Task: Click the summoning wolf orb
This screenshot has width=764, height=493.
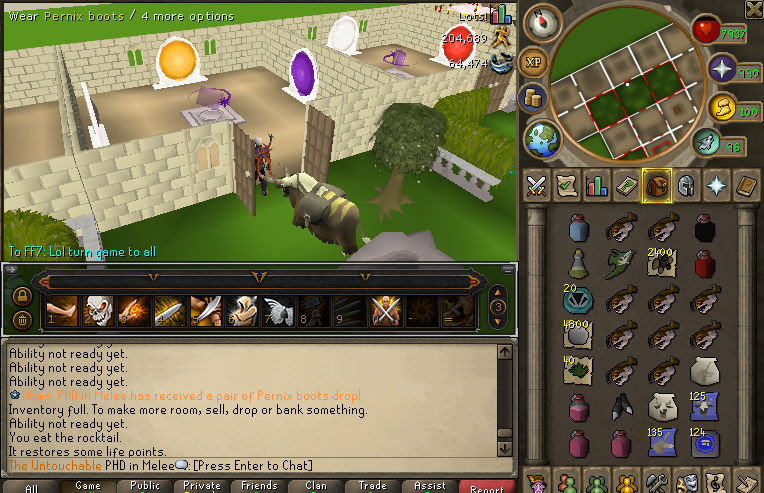Action: [x=722, y=106]
